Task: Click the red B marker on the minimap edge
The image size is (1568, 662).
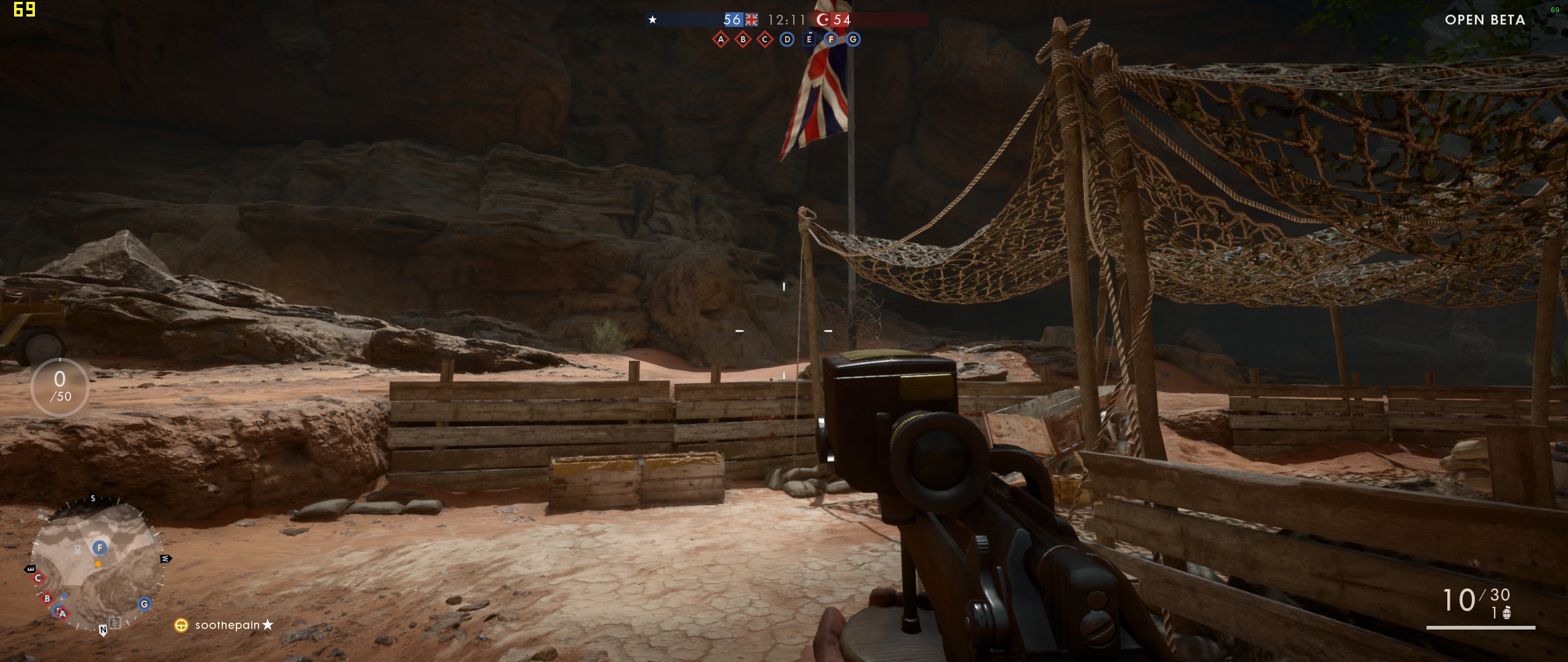Action: (x=47, y=598)
